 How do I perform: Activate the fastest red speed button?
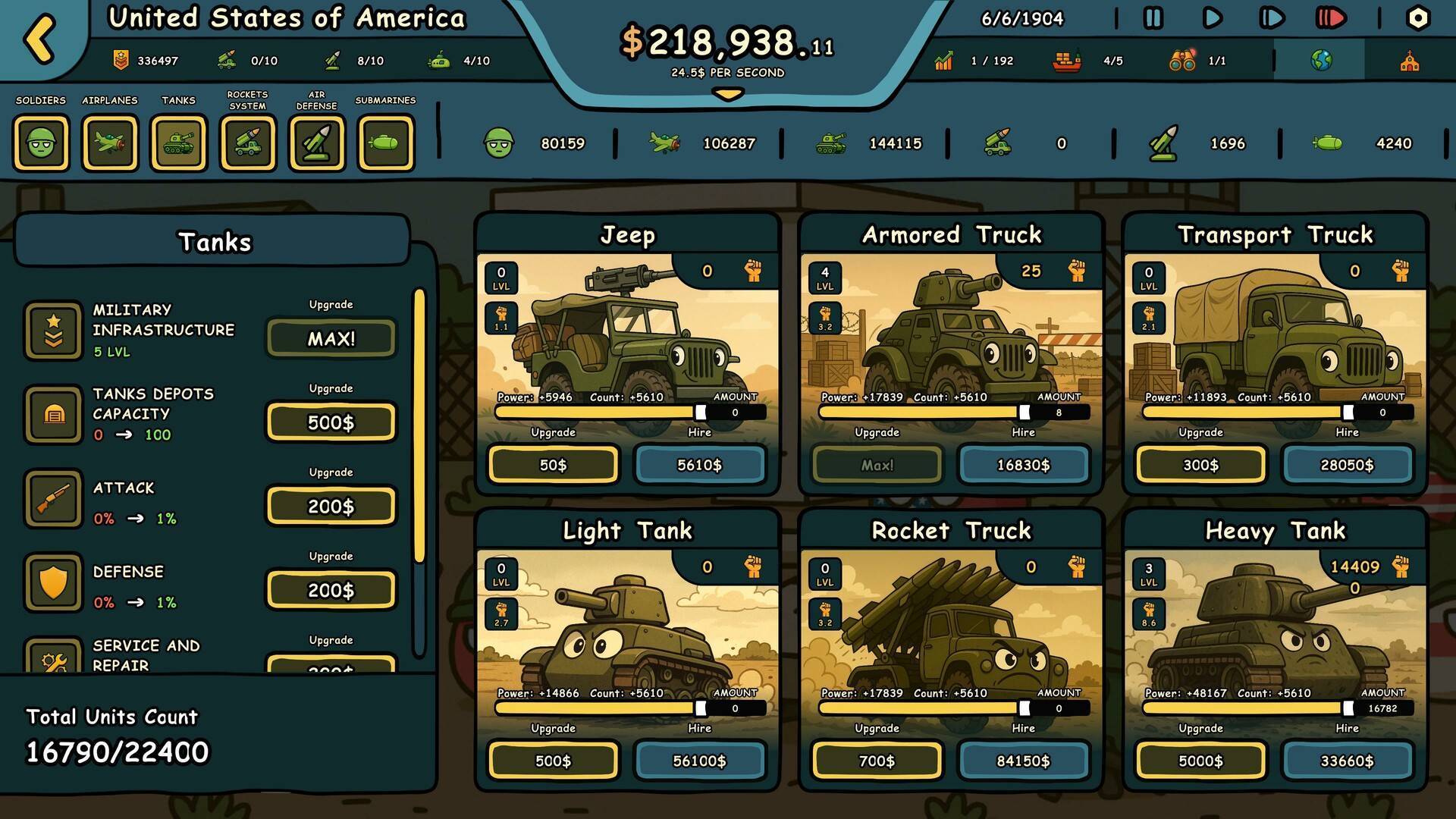(x=1330, y=18)
